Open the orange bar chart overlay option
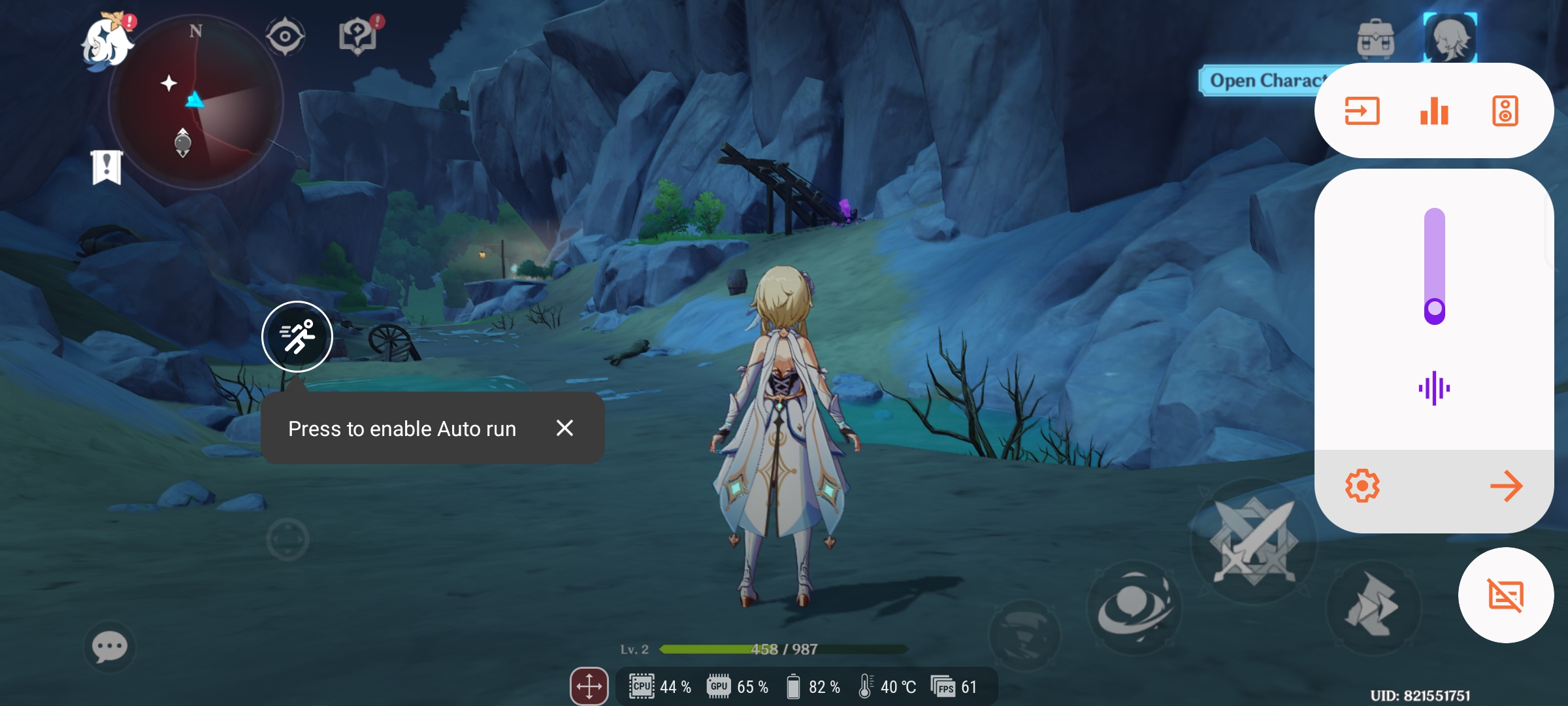This screenshot has height=706, width=1568. (1434, 111)
